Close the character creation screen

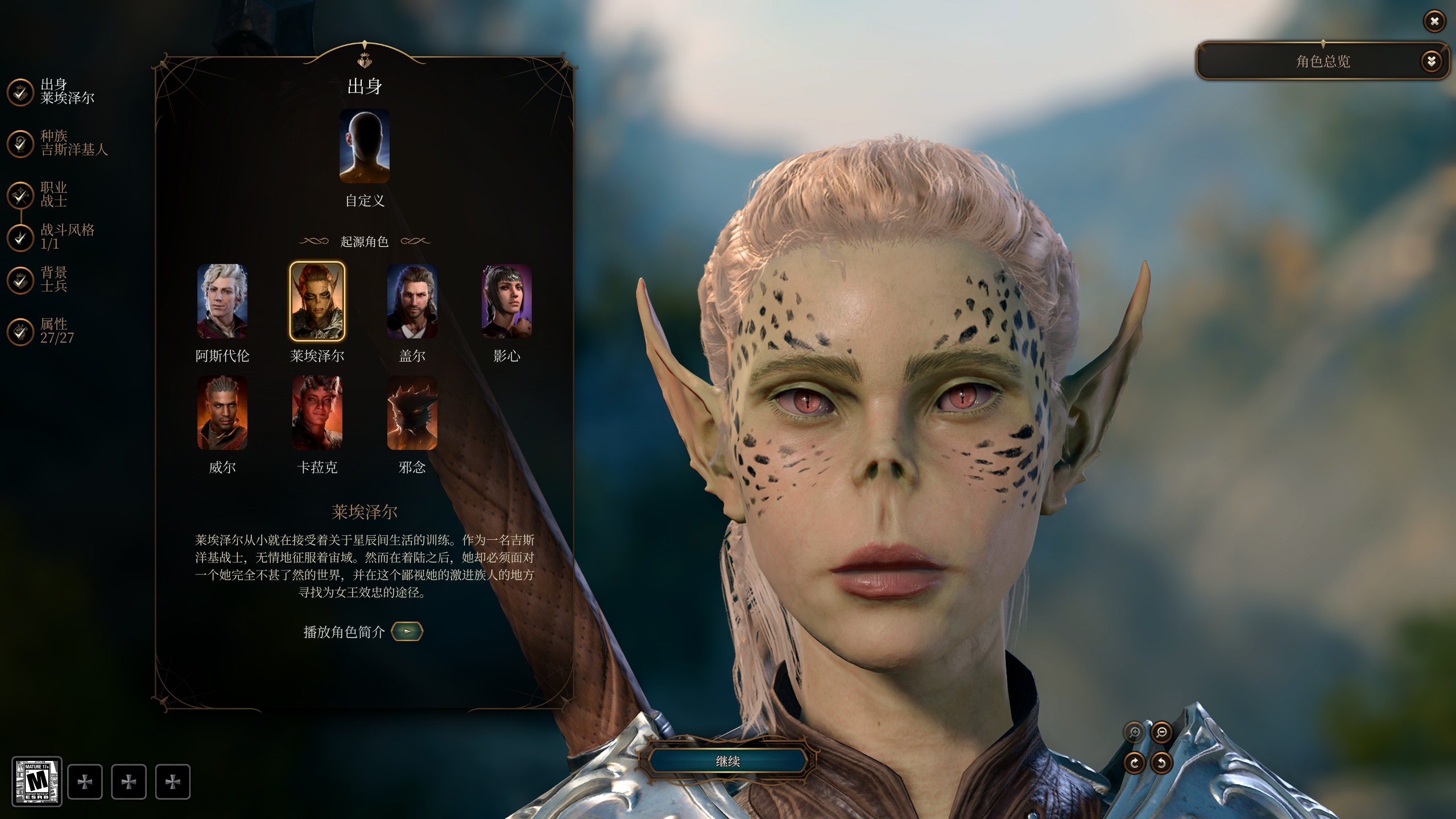[1434, 22]
